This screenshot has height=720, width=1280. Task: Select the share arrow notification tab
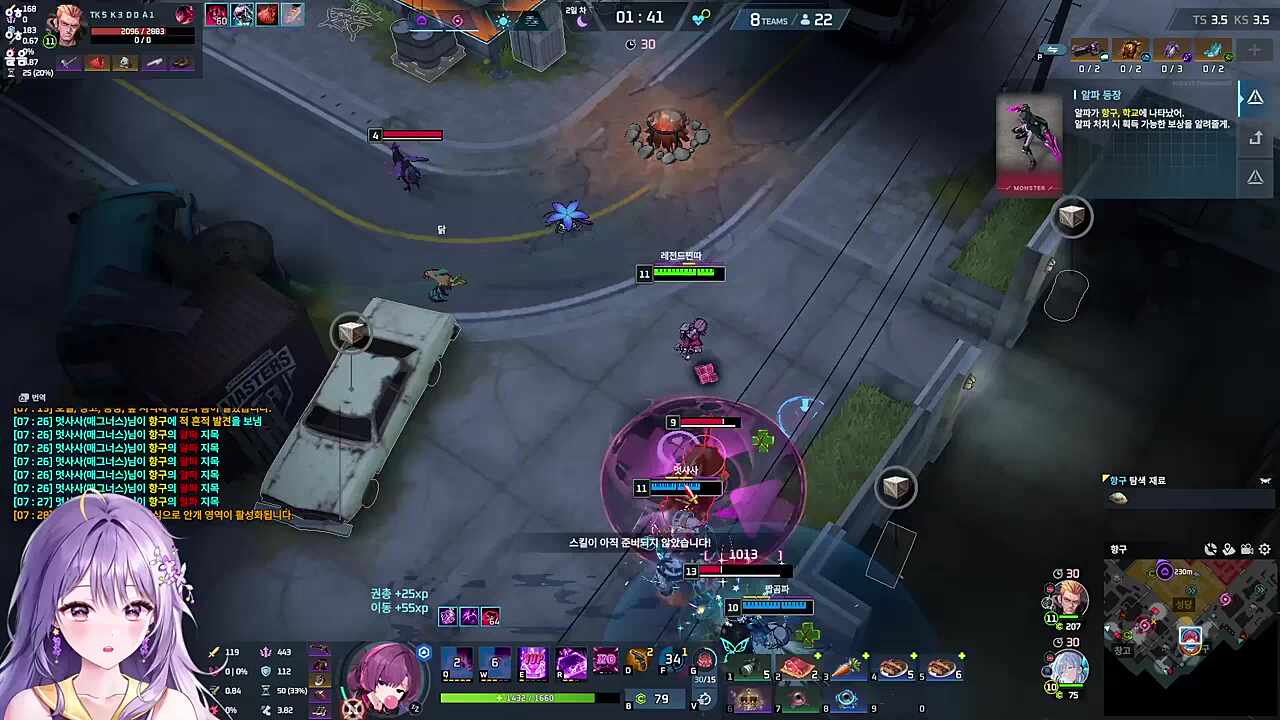tap(1255, 138)
